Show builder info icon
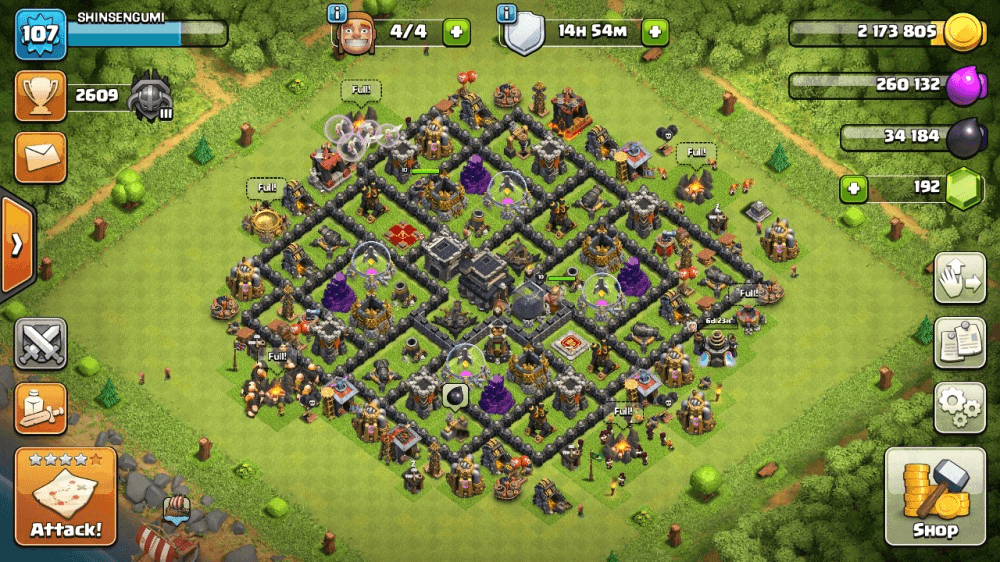 tap(339, 14)
